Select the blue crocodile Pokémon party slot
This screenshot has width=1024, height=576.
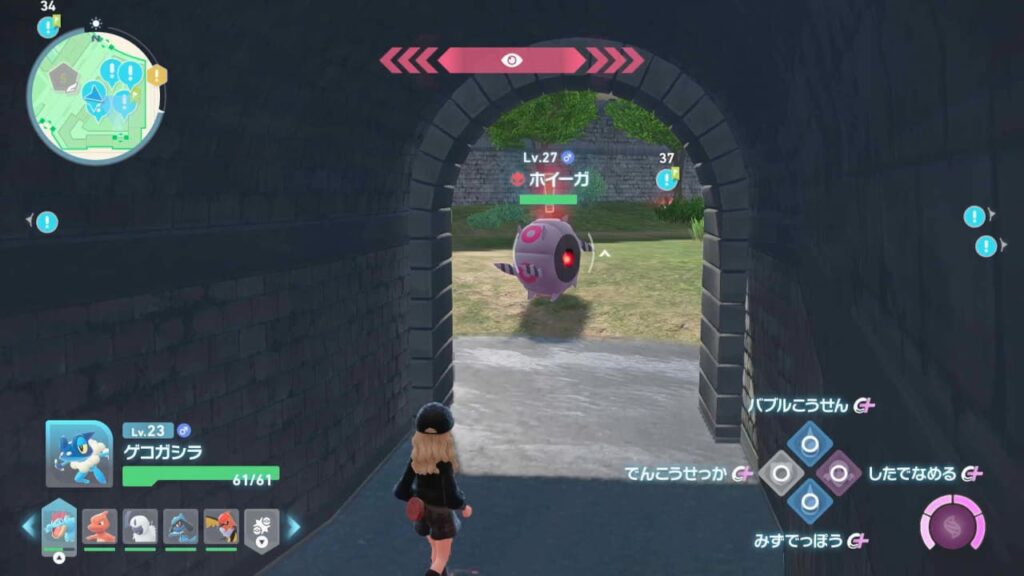click(59, 526)
